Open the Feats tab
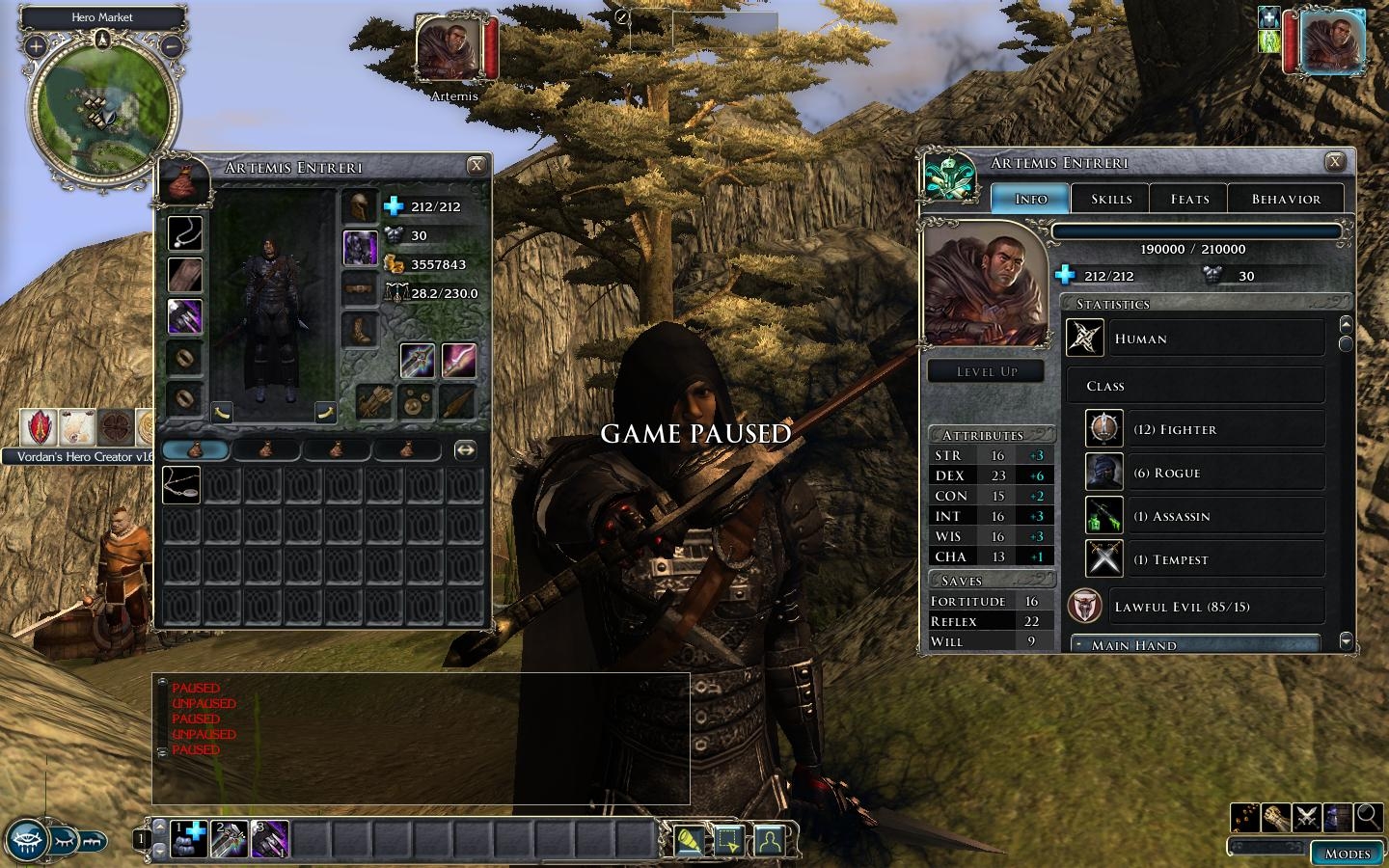 pos(1189,199)
